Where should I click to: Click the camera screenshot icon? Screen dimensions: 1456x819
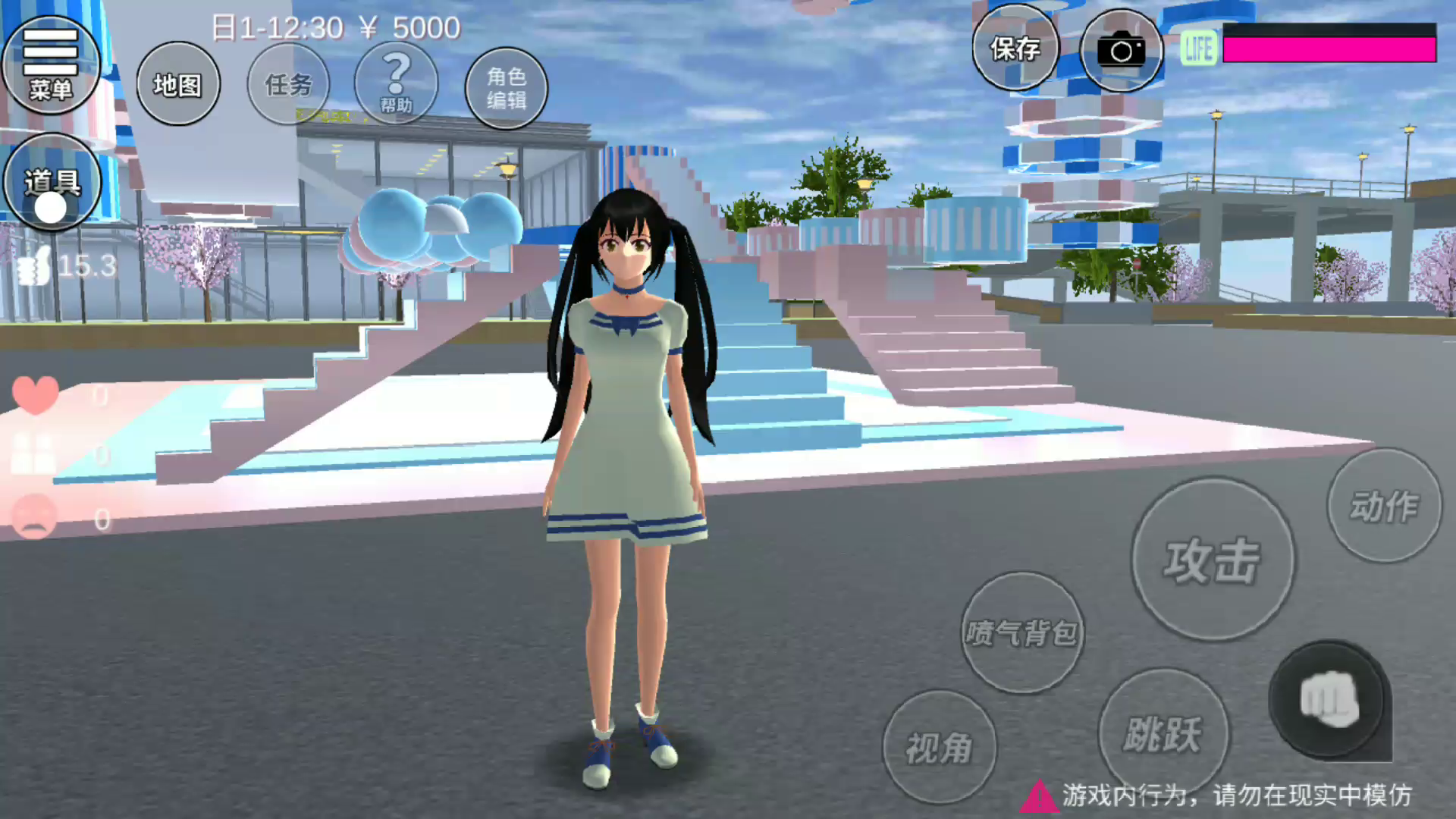pyautogui.click(x=1121, y=51)
